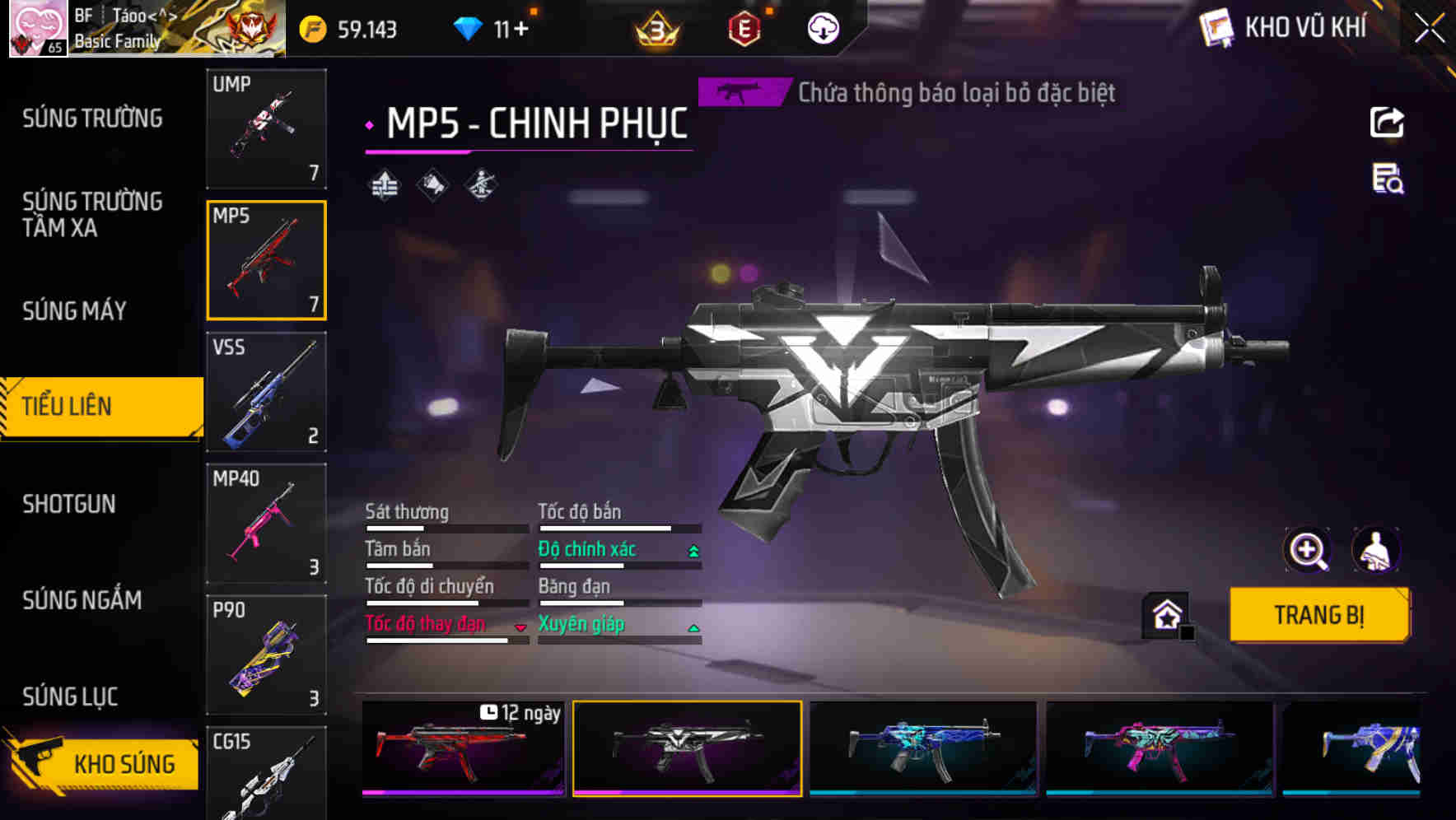This screenshot has height=820, width=1456.
Task: Select the red MP5 skin with 12 ngày timer
Action: point(463,748)
